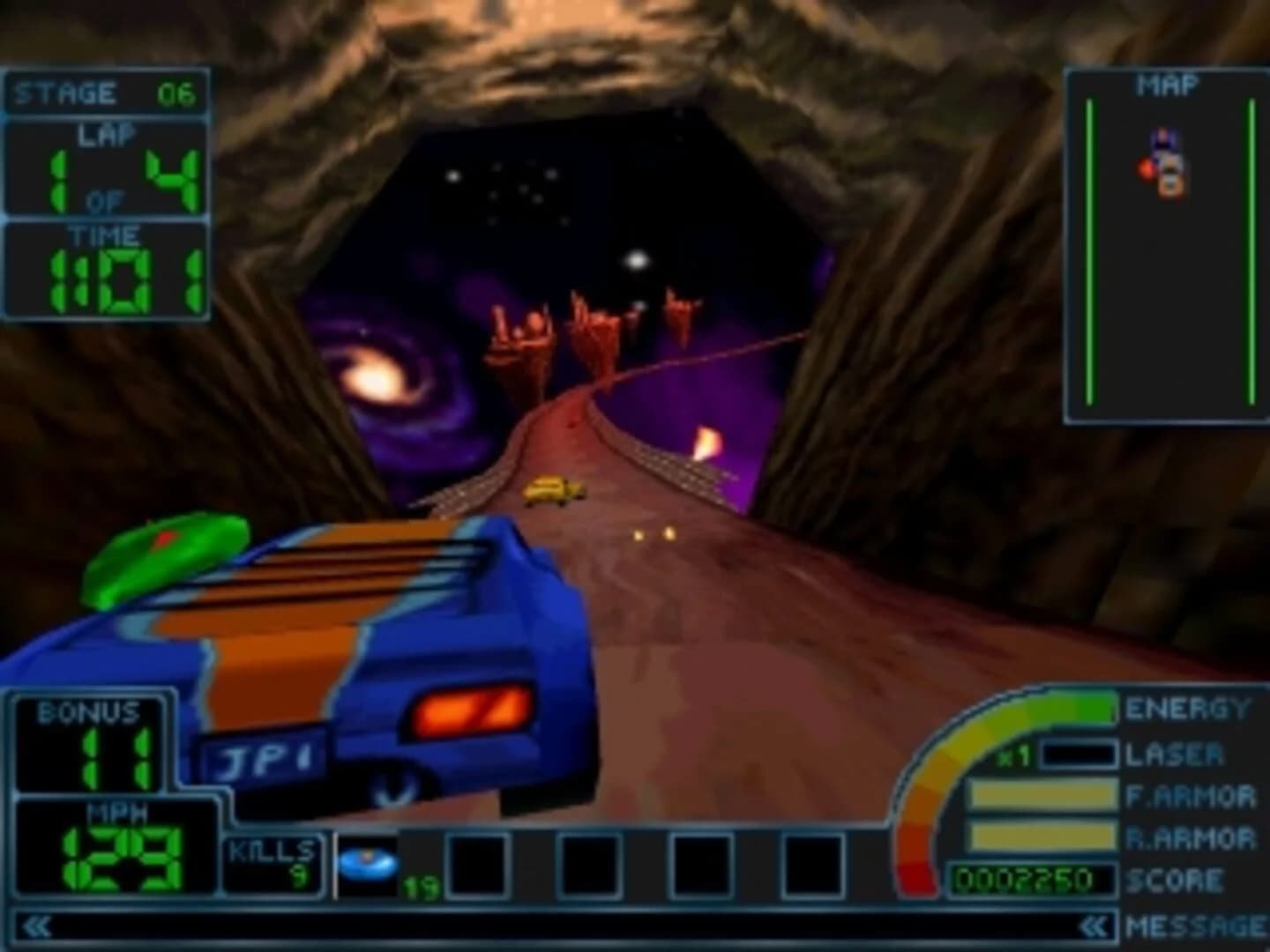Click the BONUS counter showing 11
1270x952 pixels.
click(88, 745)
